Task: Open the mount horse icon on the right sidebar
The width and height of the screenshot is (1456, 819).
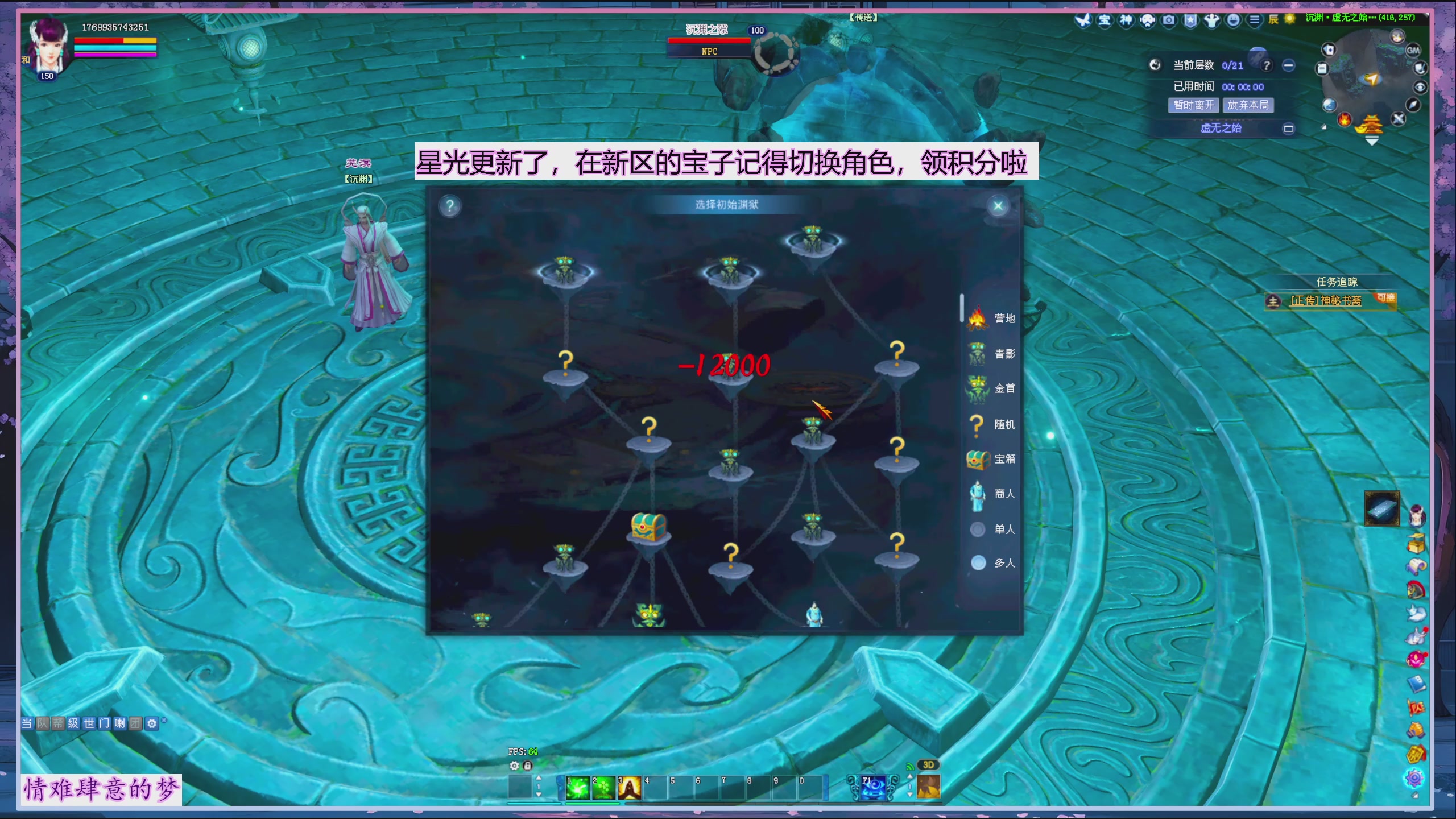Action: (x=1415, y=589)
